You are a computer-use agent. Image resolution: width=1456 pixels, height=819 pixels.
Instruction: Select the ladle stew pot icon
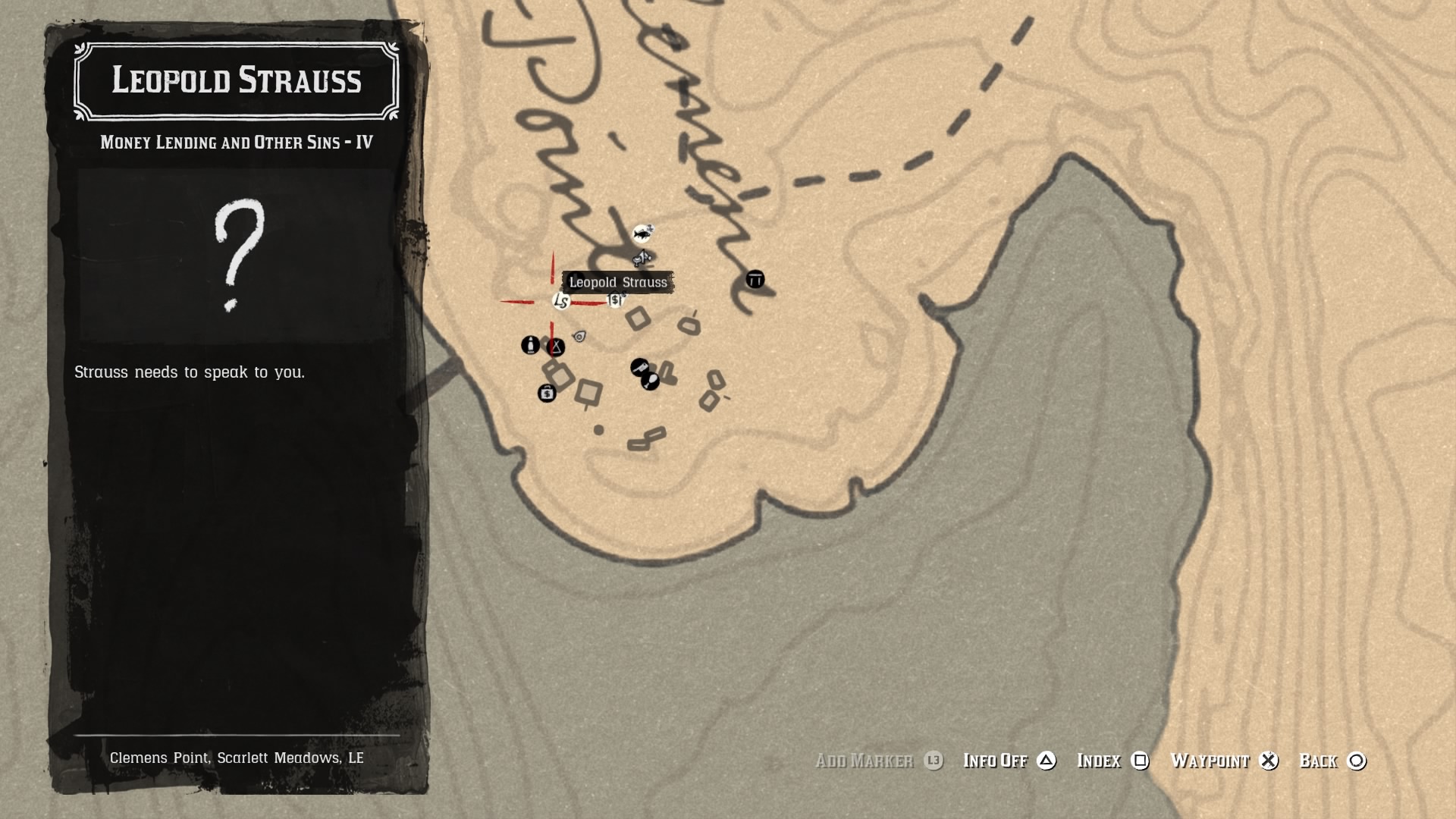tap(651, 381)
